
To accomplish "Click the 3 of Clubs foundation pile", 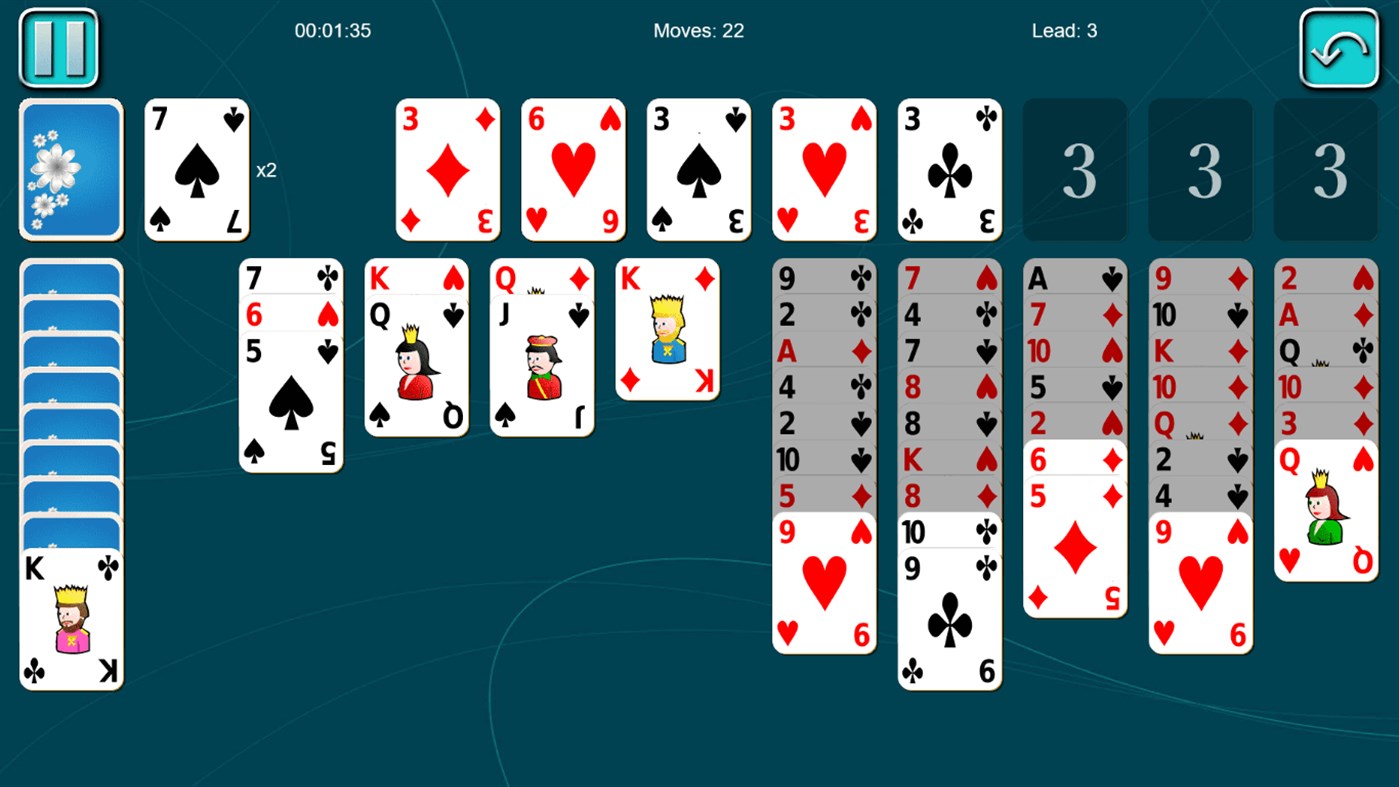I will point(948,168).
